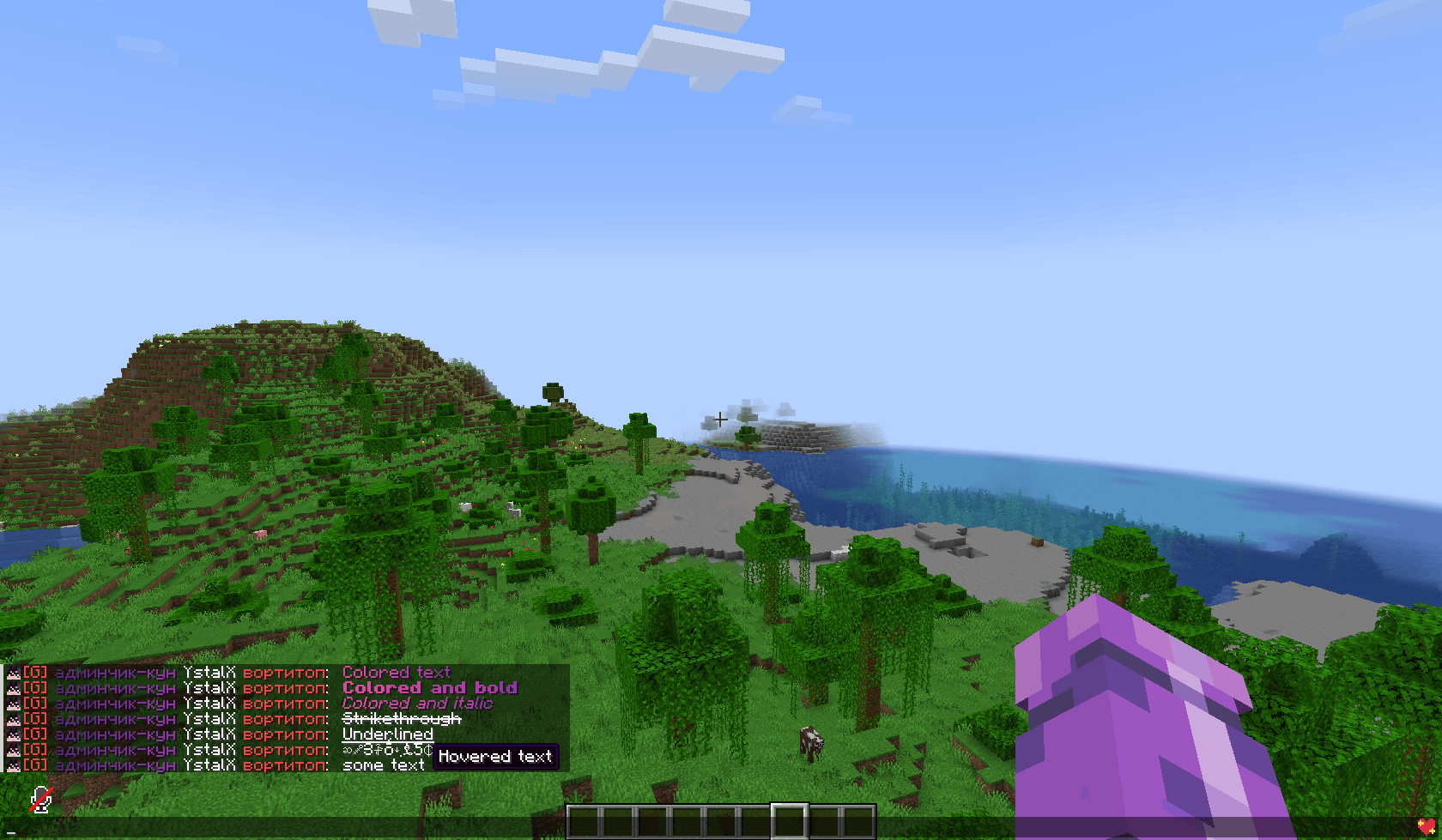
Task: Click the player head avatar next to "Colored and italic"
Action: tap(13, 704)
